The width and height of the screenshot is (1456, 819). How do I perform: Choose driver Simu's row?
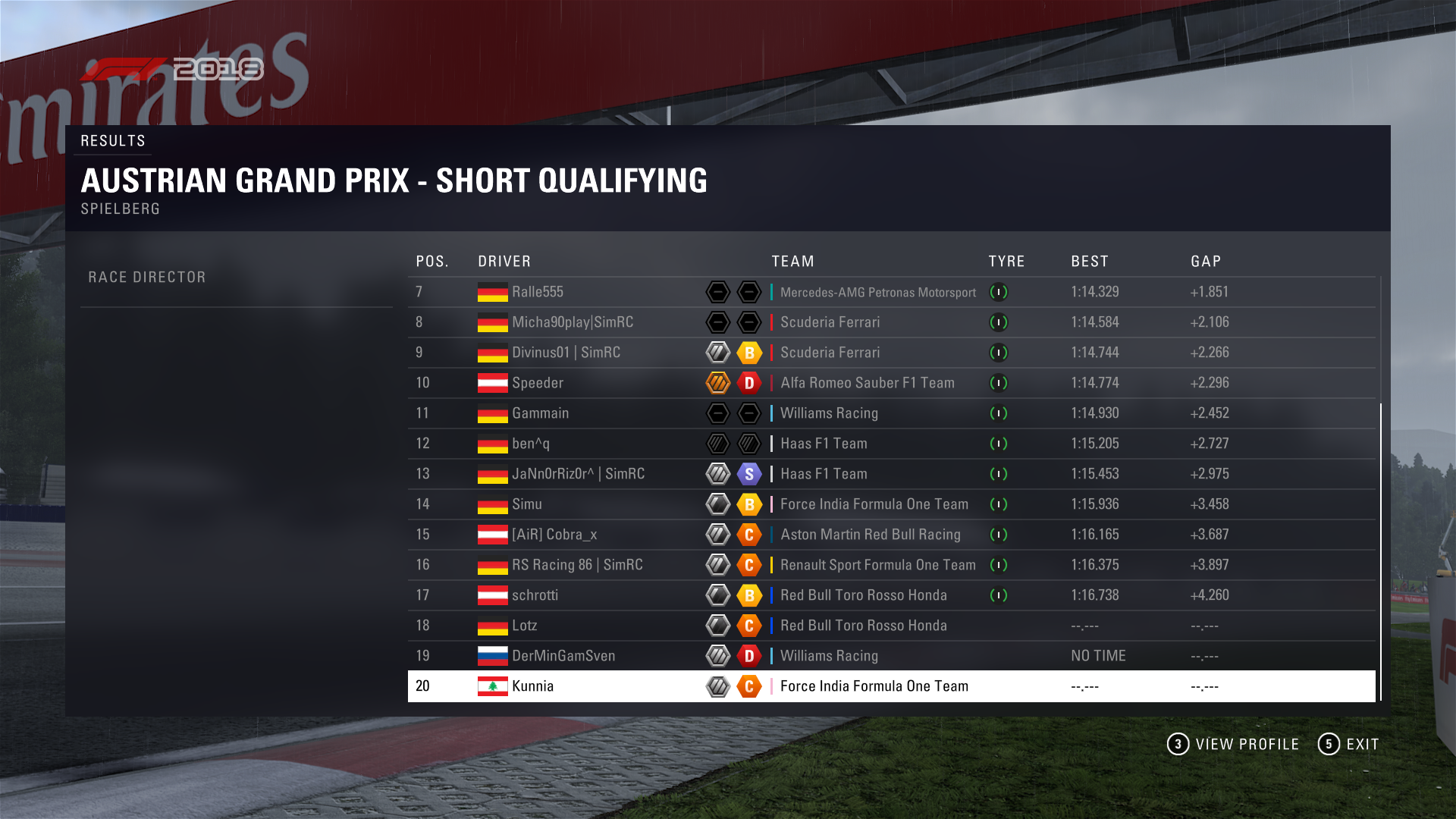(x=526, y=504)
